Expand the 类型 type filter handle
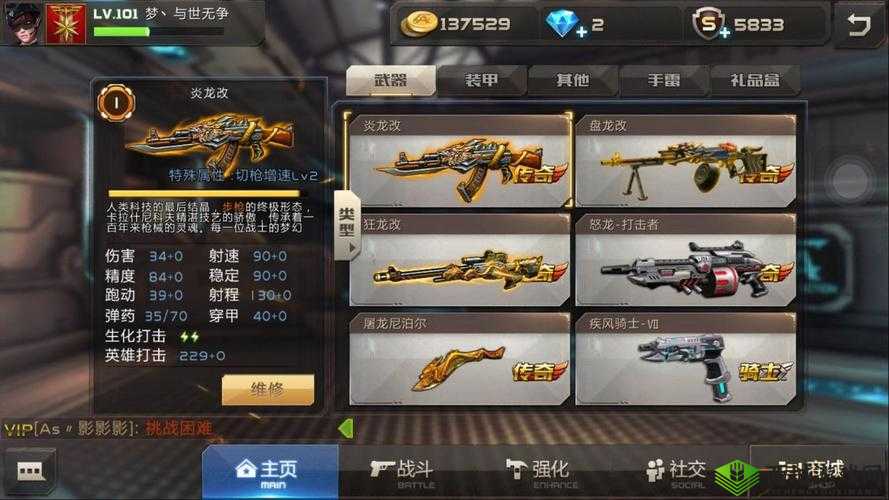Viewport: 889px width, 500px height. tap(346, 225)
